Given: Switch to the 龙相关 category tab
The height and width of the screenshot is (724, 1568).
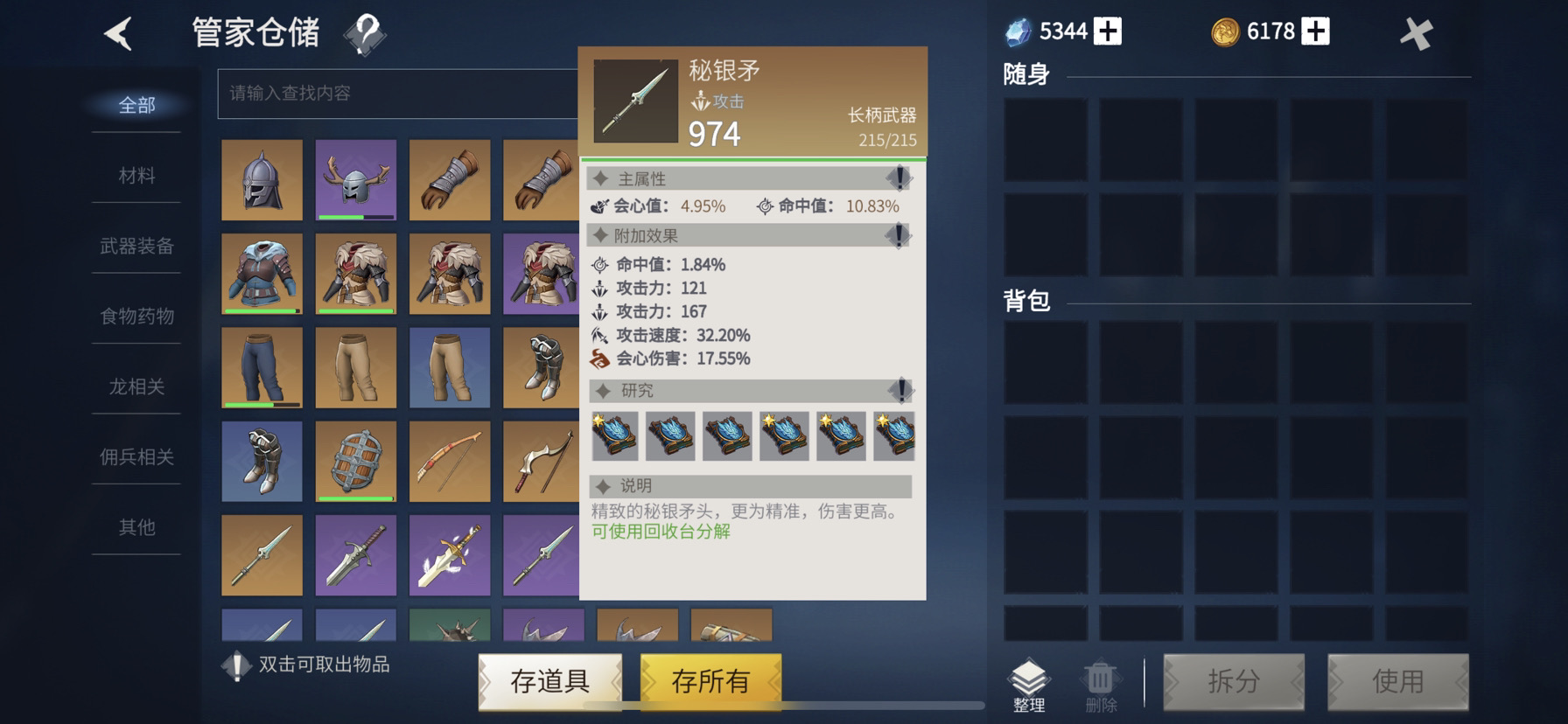Looking at the screenshot, I should point(135,387).
